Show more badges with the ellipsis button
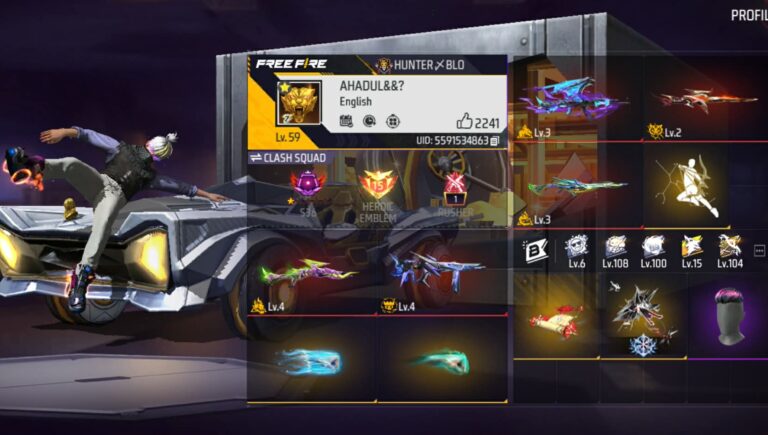Screen dimensions: 768x435 (759, 250)
